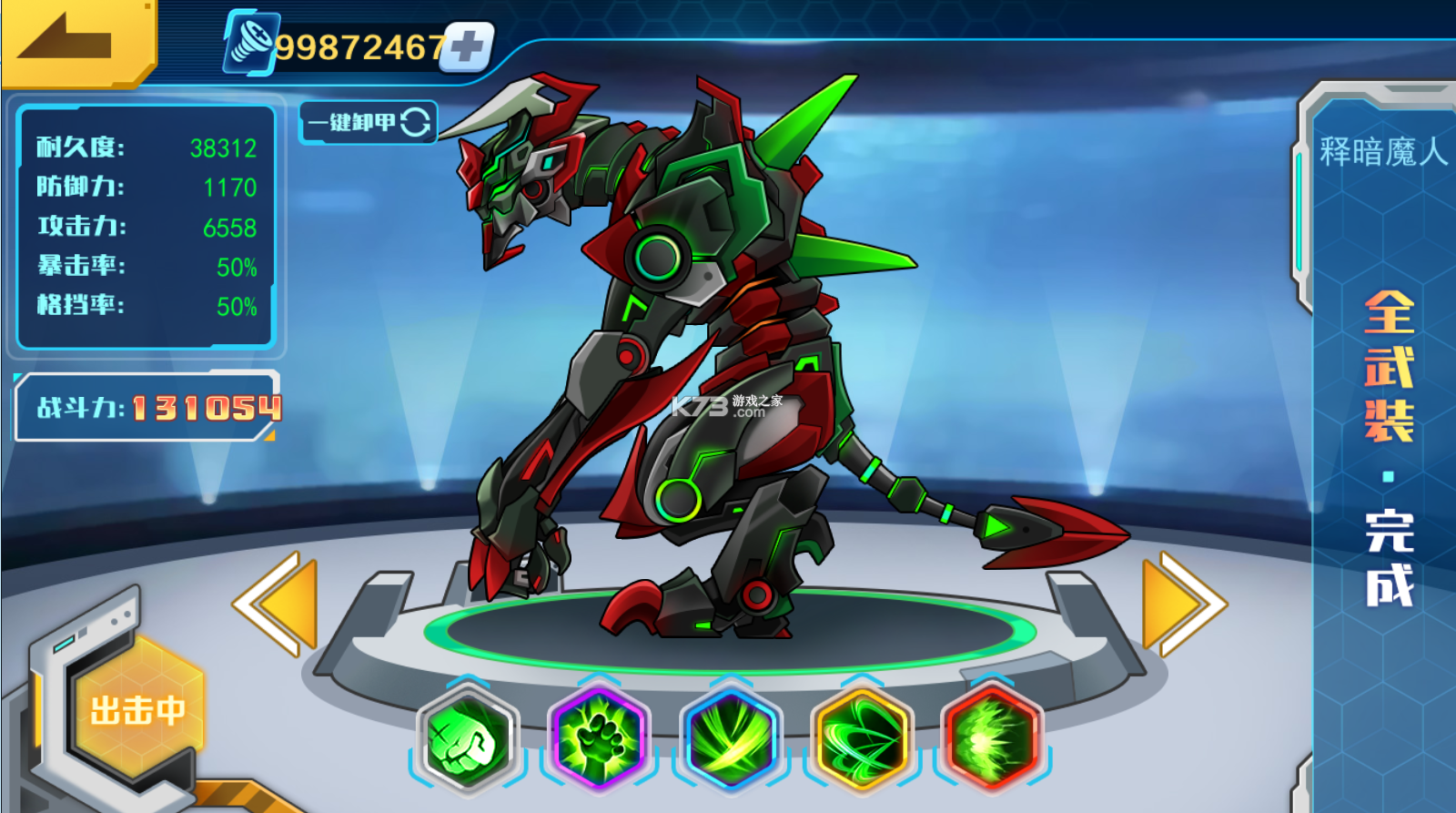Pick the gold-framed green vortex skill

click(x=862, y=737)
